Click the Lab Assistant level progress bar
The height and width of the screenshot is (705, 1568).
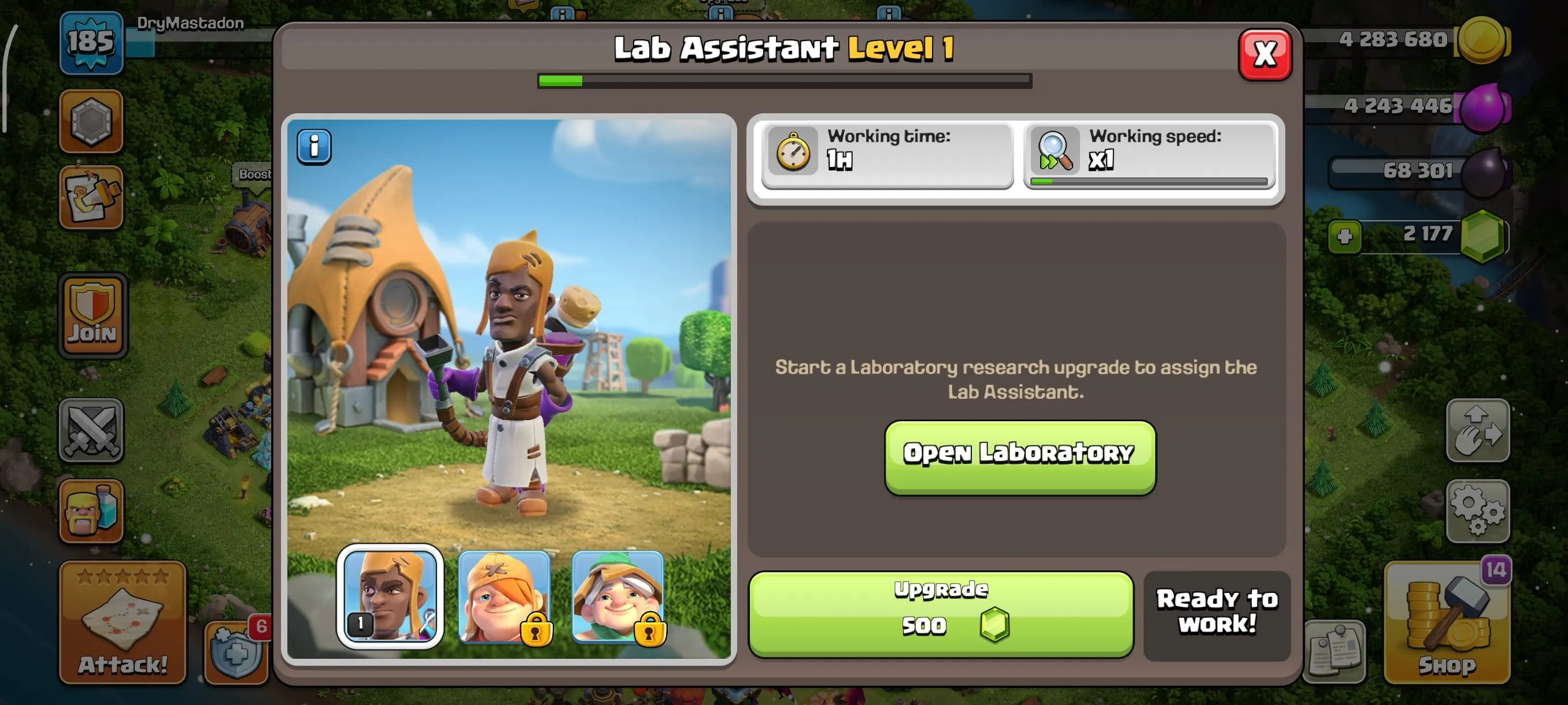click(784, 80)
